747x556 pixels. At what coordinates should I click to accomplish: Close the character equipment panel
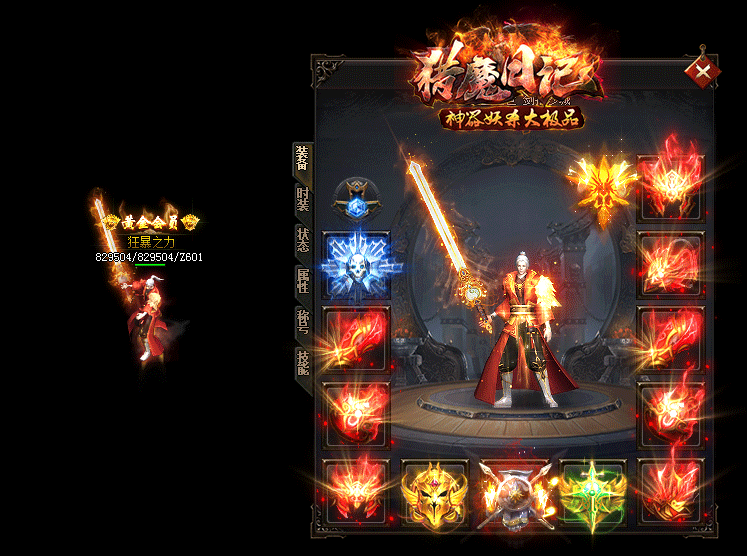click(704, 71)
